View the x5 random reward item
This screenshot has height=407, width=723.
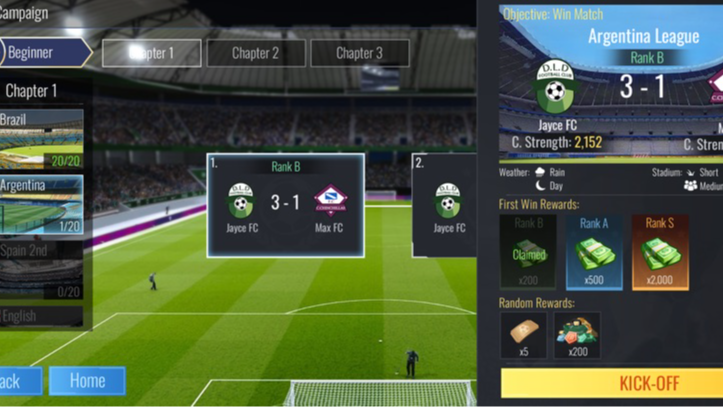point(523,336)
